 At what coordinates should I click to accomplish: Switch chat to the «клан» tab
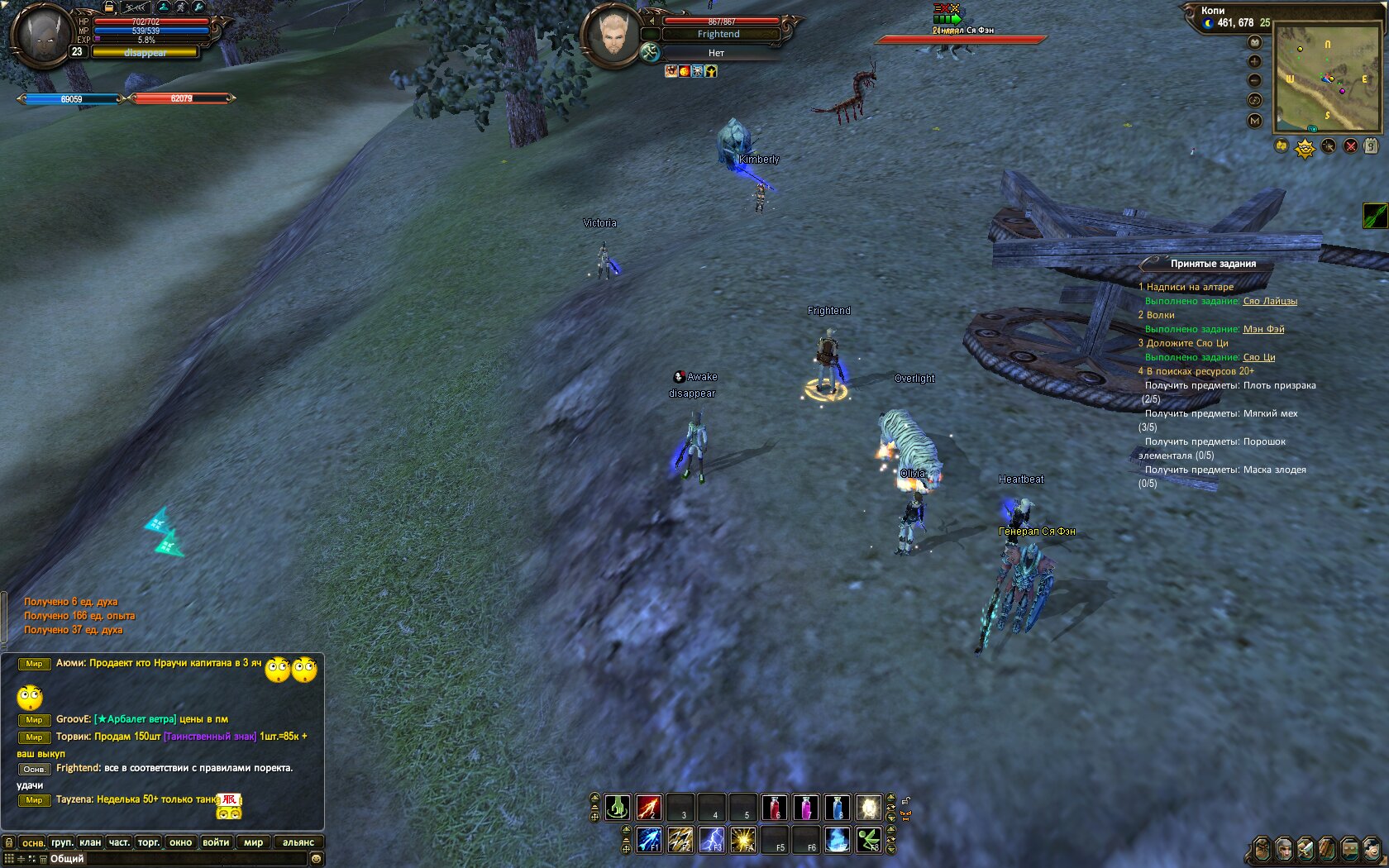click(x=90, y=842)
